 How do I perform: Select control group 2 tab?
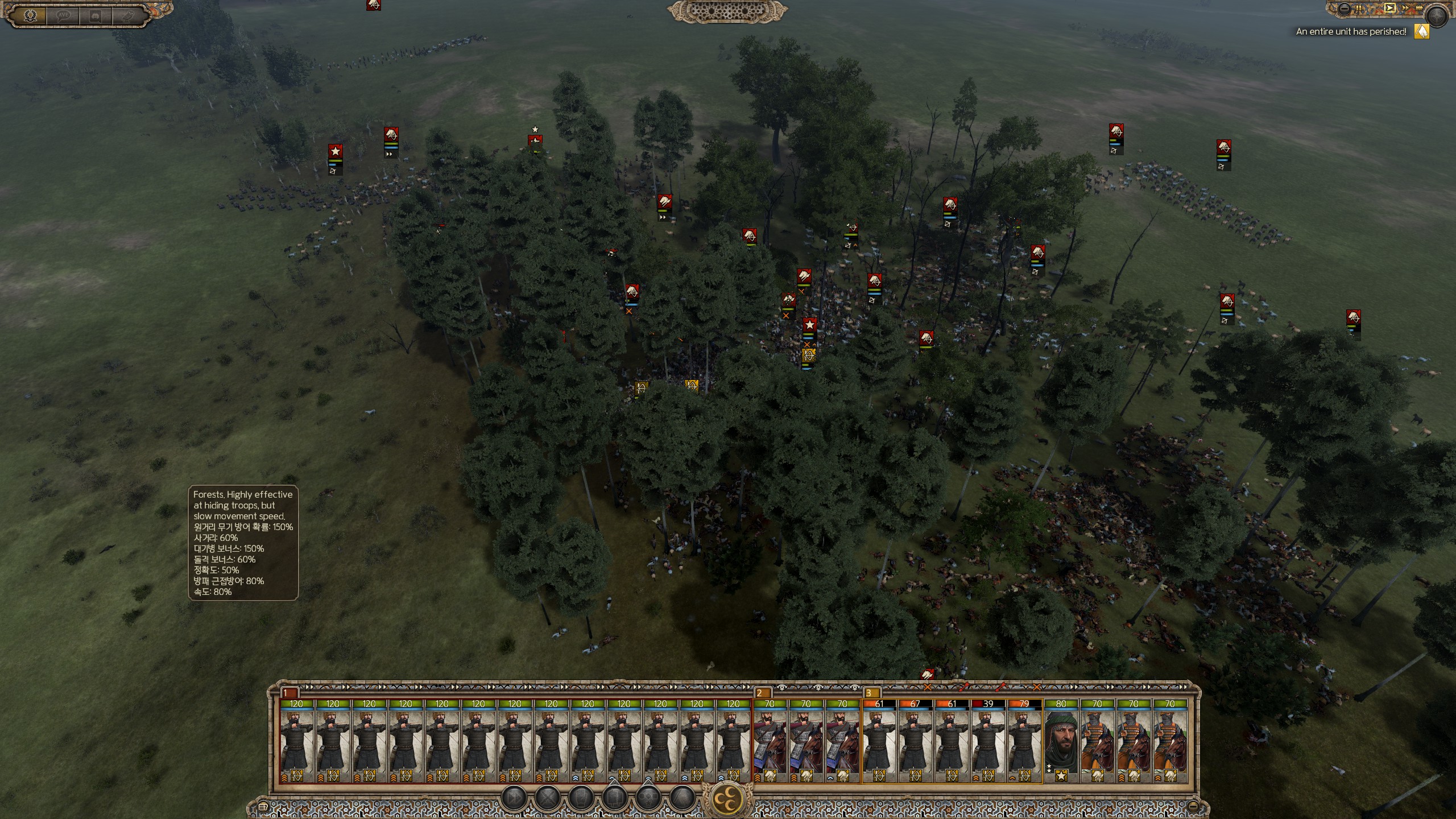click(762, 693)
